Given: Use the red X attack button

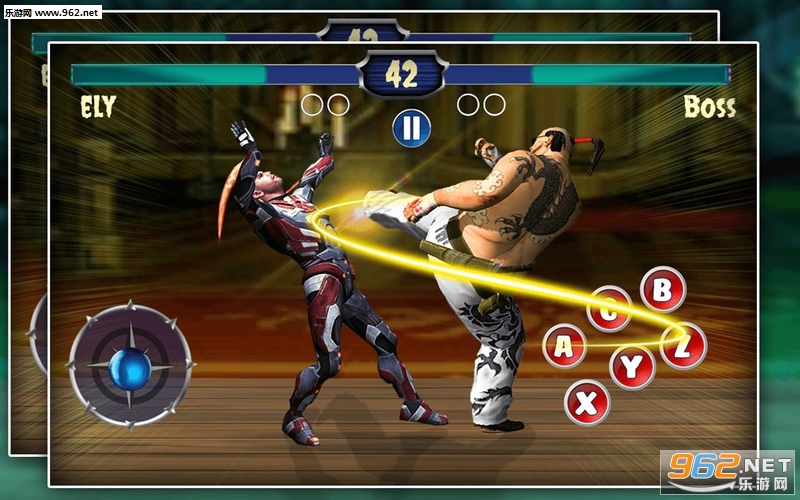Looking at the screenshot, I should 587,402.
